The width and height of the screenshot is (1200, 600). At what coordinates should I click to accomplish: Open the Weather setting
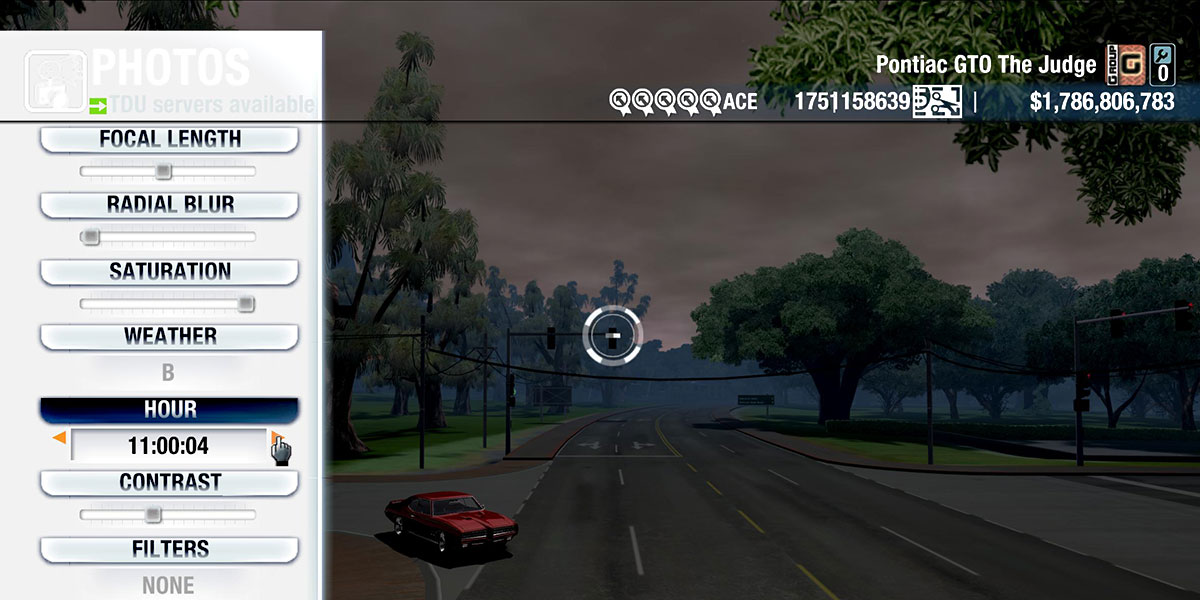point(169,336)
